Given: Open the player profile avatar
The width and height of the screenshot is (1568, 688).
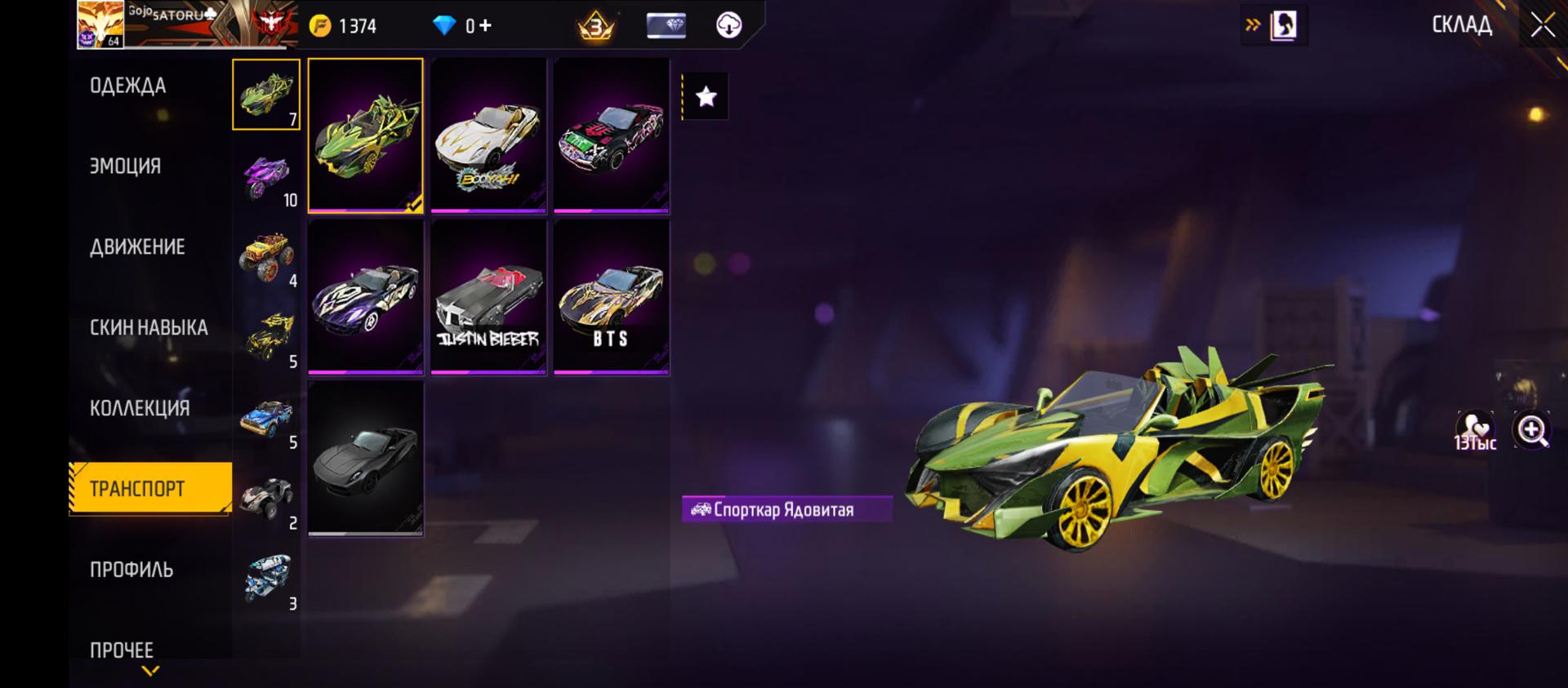Looking at the screenshot, I should (100, 24).
